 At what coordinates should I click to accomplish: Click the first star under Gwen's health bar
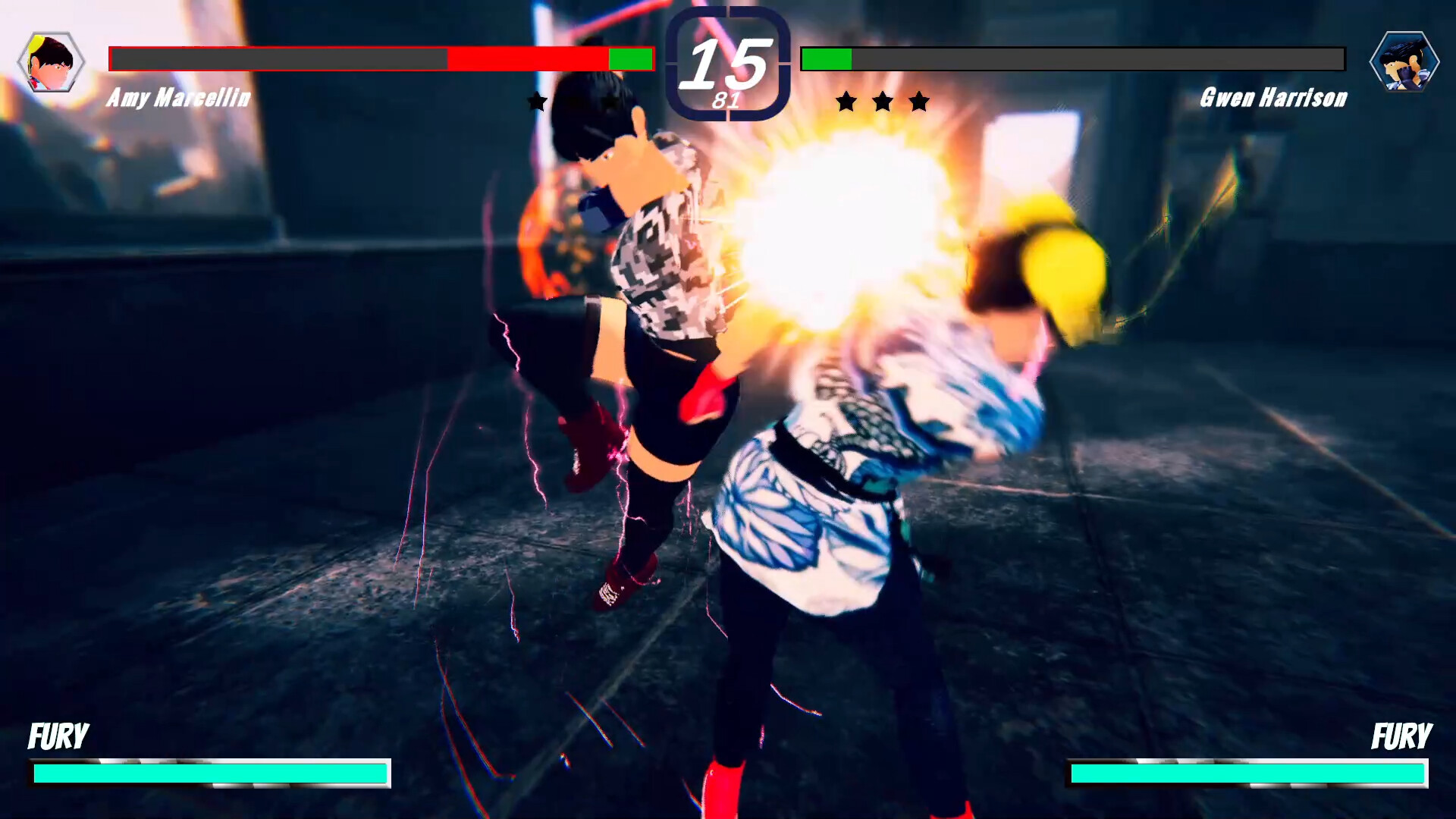point(846,102)
